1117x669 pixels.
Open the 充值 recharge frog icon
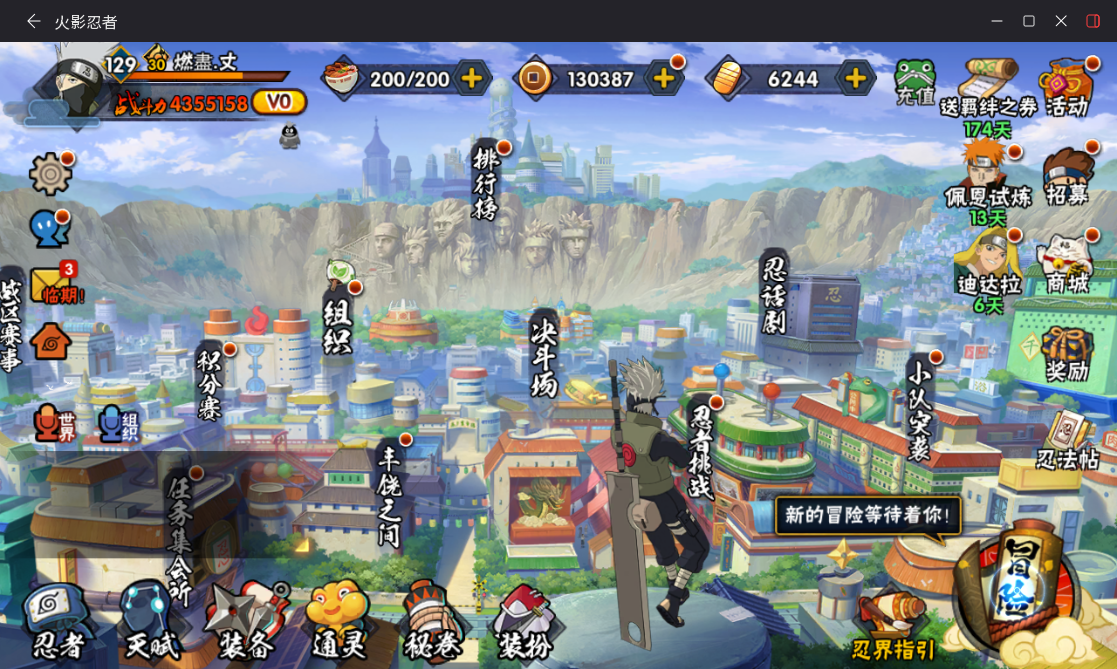(x=914, y=82)
